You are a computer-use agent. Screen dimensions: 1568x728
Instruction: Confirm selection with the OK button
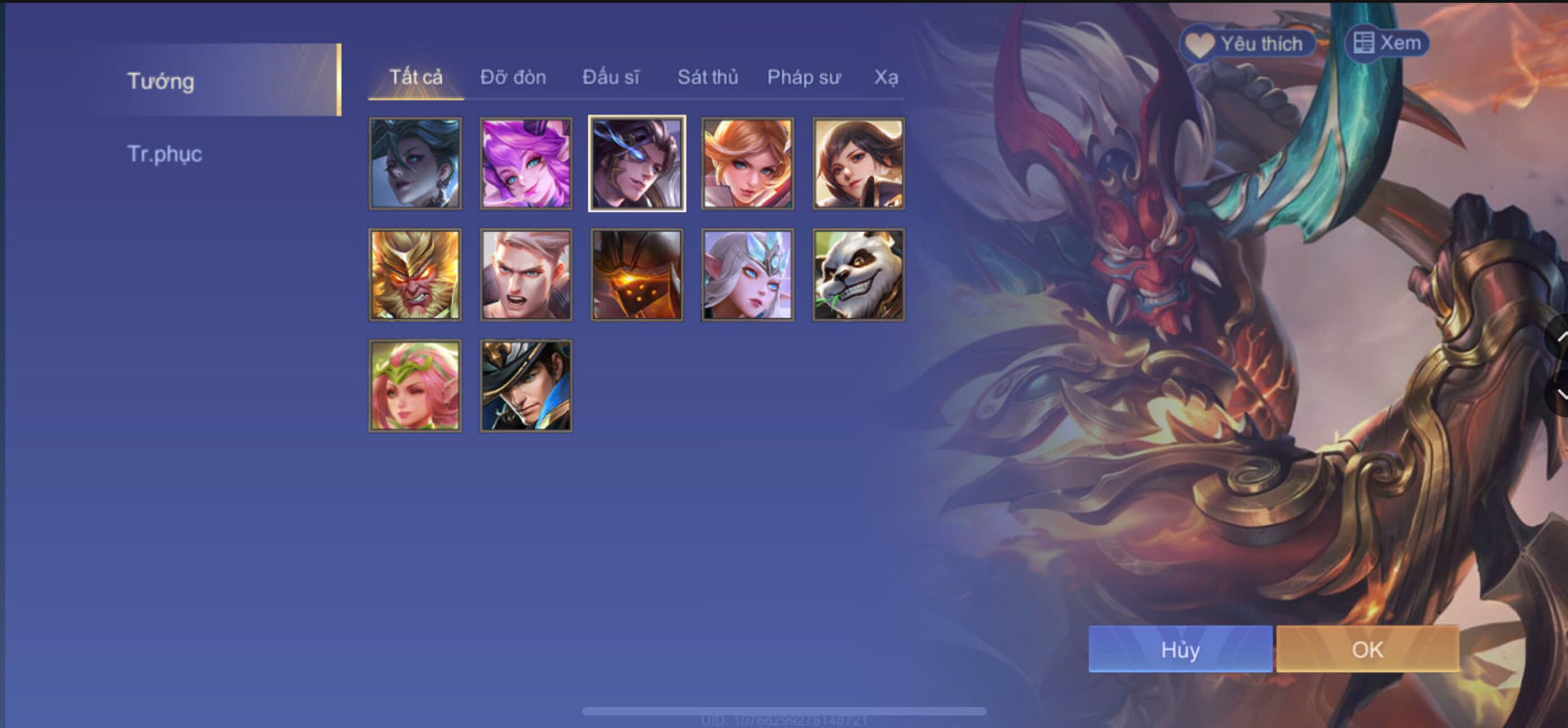[x=1366, y=649]
